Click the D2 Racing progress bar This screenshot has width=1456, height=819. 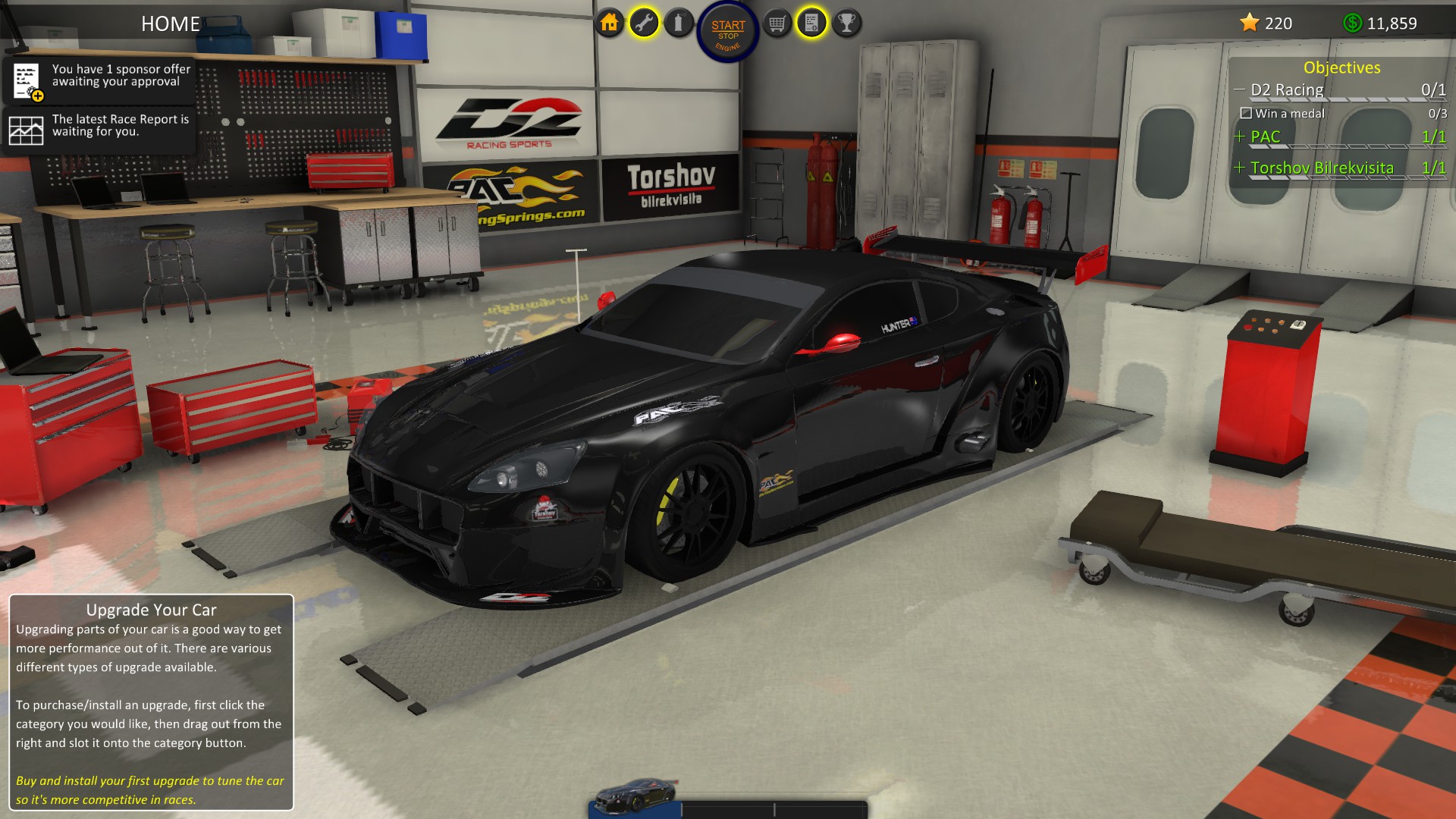pyautogui.click(x=1341, y=99)
